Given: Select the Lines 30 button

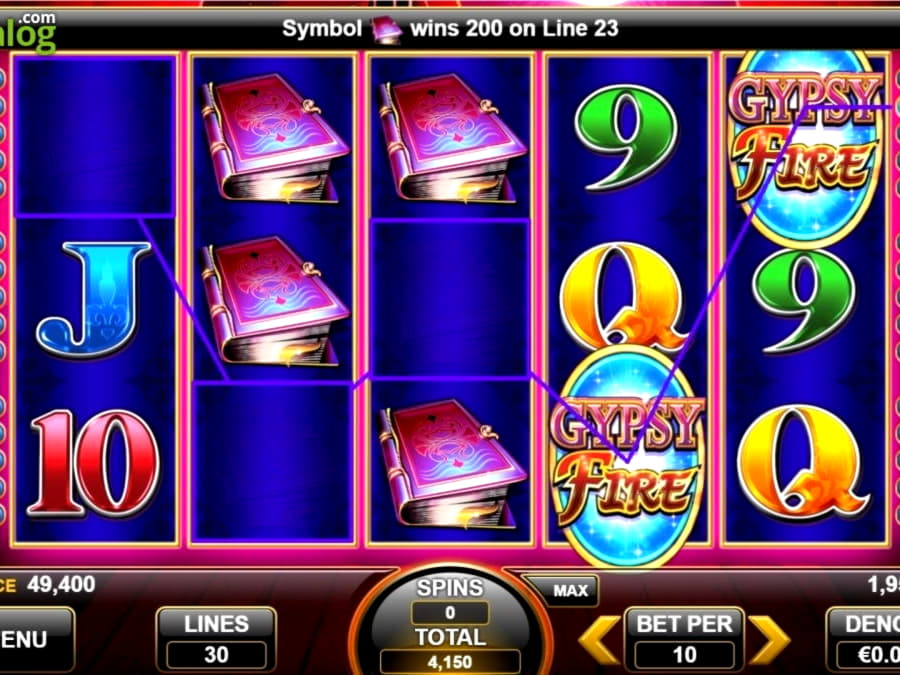Looking at the screenshot, I should point(215,639).
